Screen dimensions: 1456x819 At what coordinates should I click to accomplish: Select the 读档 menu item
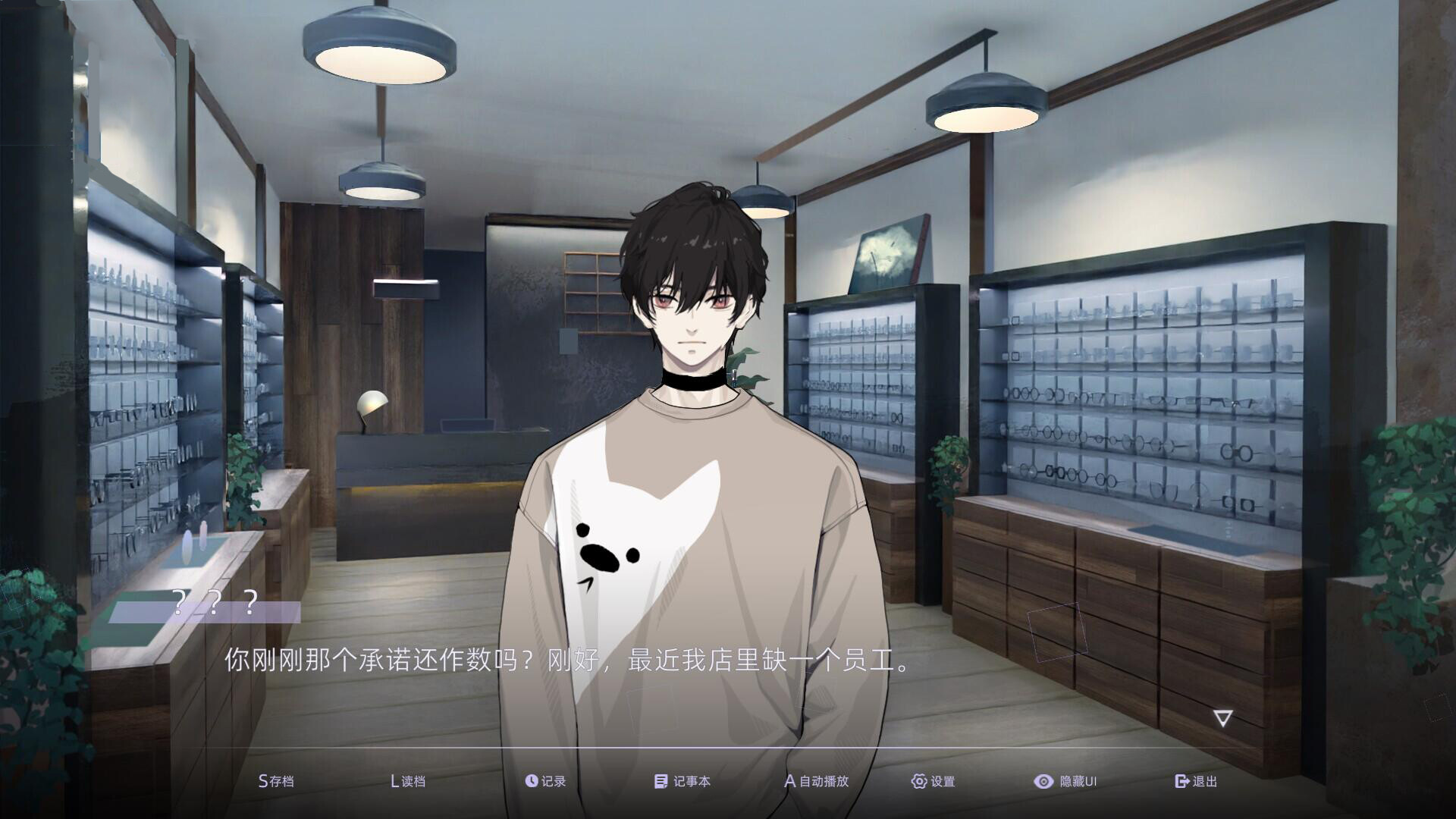coord(407,780)
